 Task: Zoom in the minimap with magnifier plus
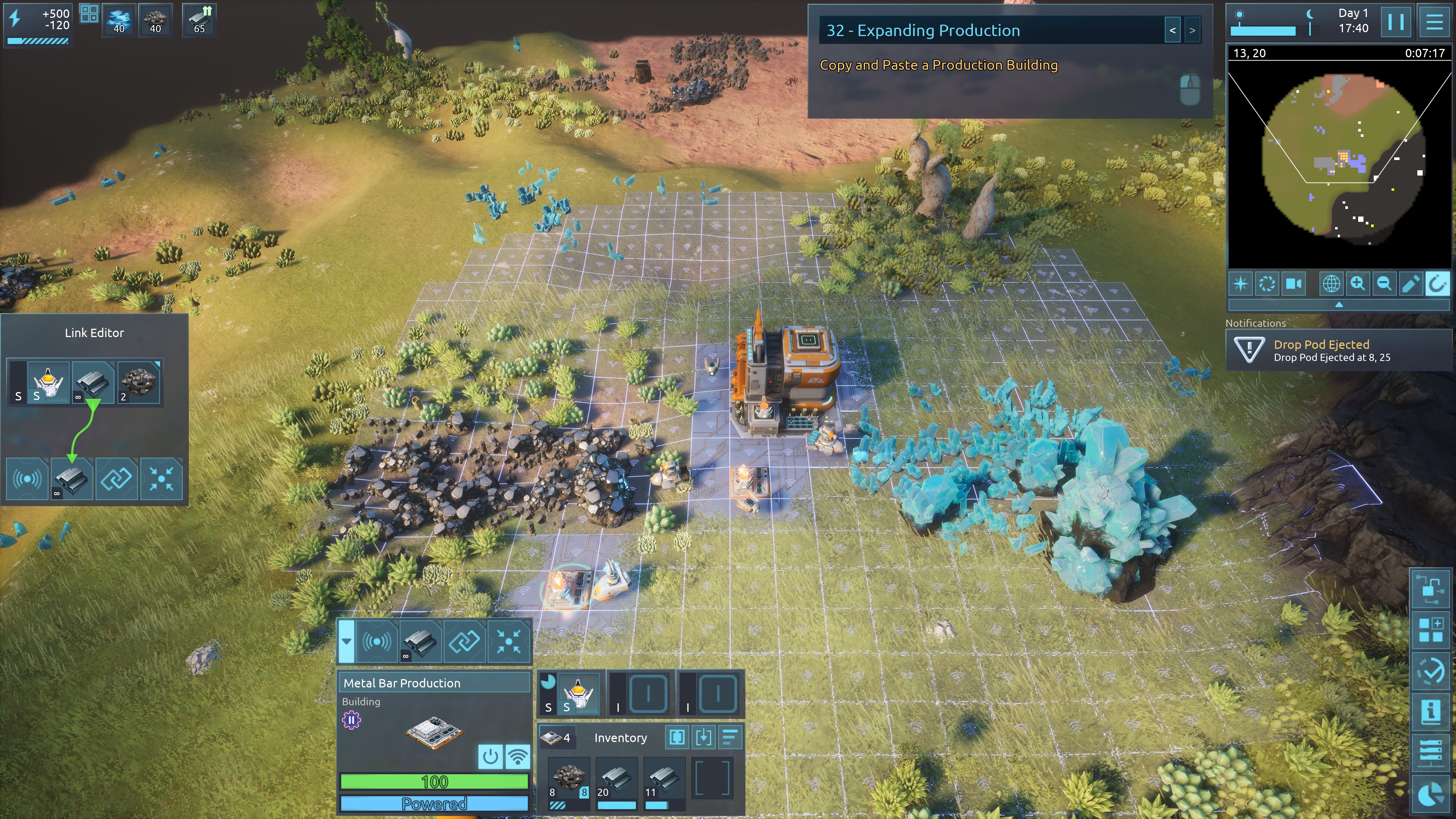pyautogui.click(x=1357, y=283)
